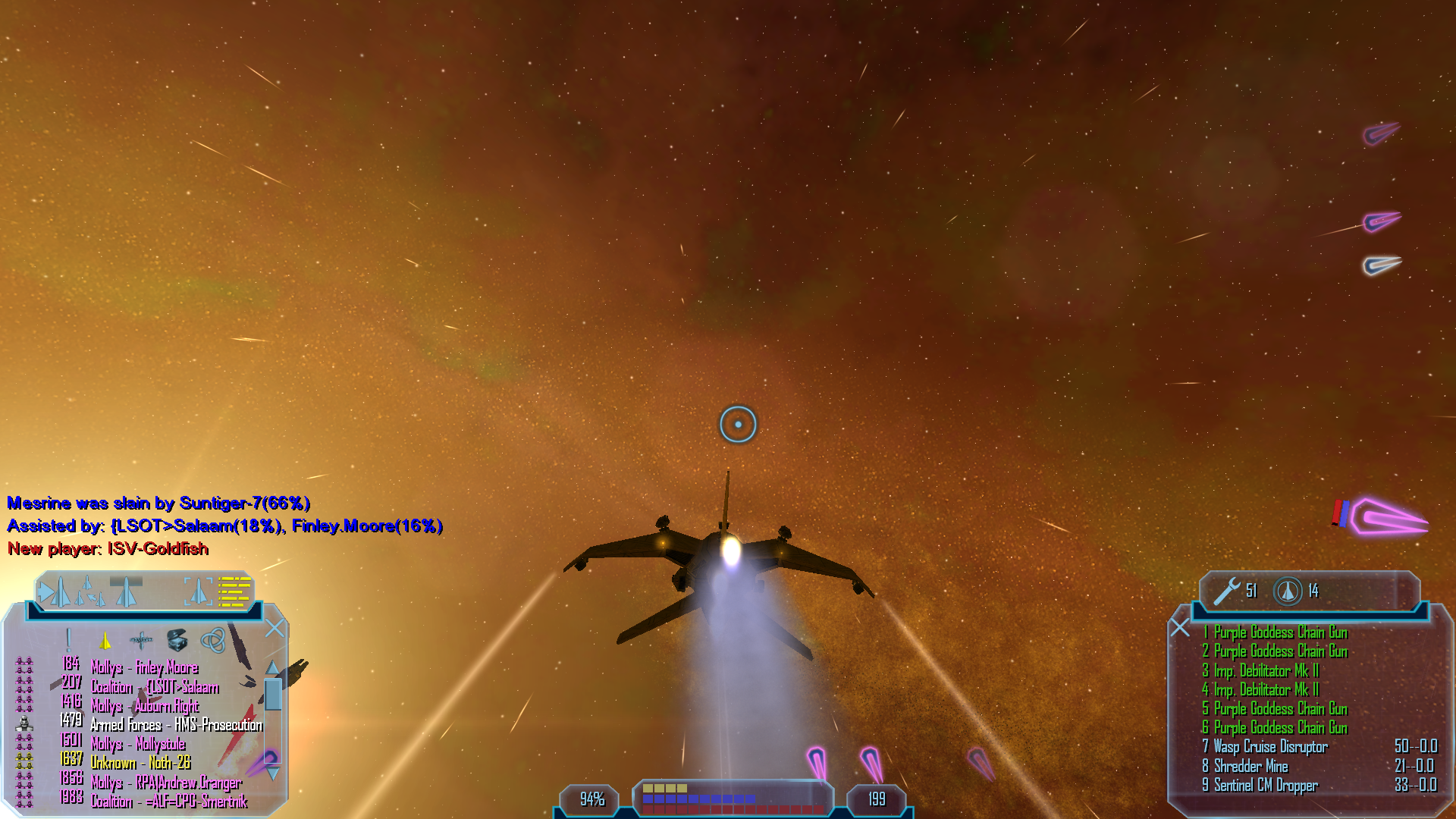Use nanobots via the wrench icon
This screenshot has height=819, width=1456.
[1226, 591]
